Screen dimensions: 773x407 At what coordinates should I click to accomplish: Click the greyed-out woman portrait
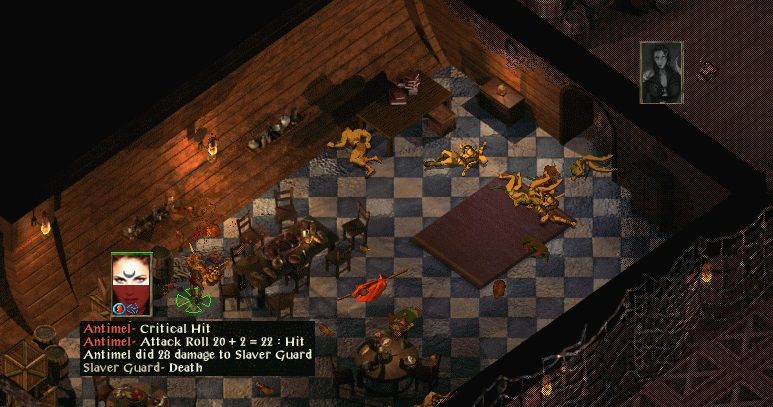661,72
